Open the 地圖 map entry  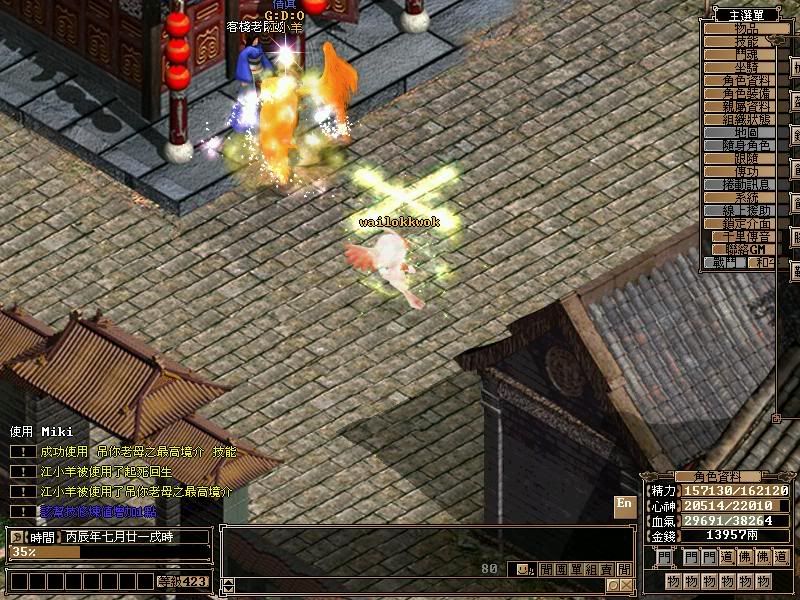[x=738, y=132]
